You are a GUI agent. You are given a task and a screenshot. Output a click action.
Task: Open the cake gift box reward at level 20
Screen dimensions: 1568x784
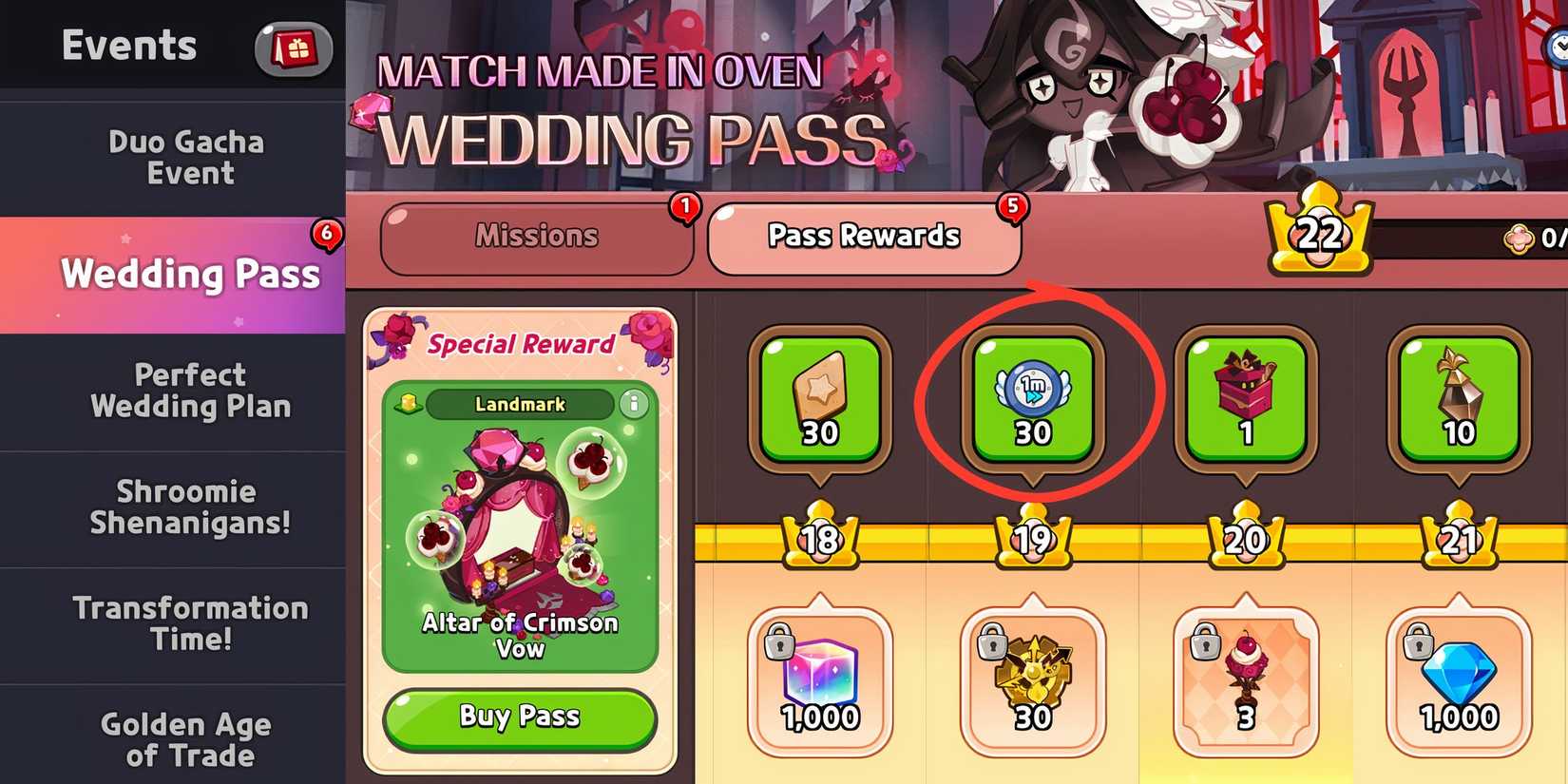pos(1245,399)
